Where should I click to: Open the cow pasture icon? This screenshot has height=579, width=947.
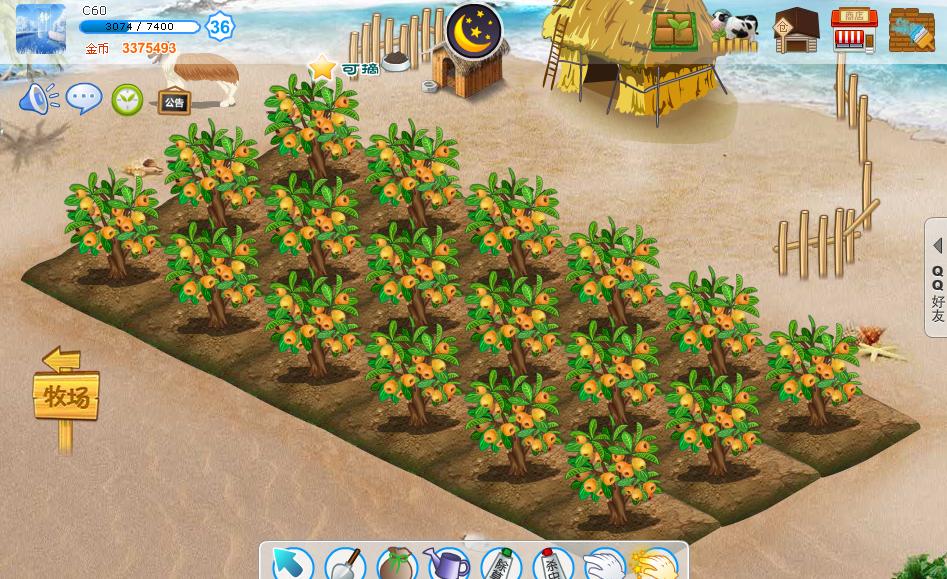[x=736, y=29]
